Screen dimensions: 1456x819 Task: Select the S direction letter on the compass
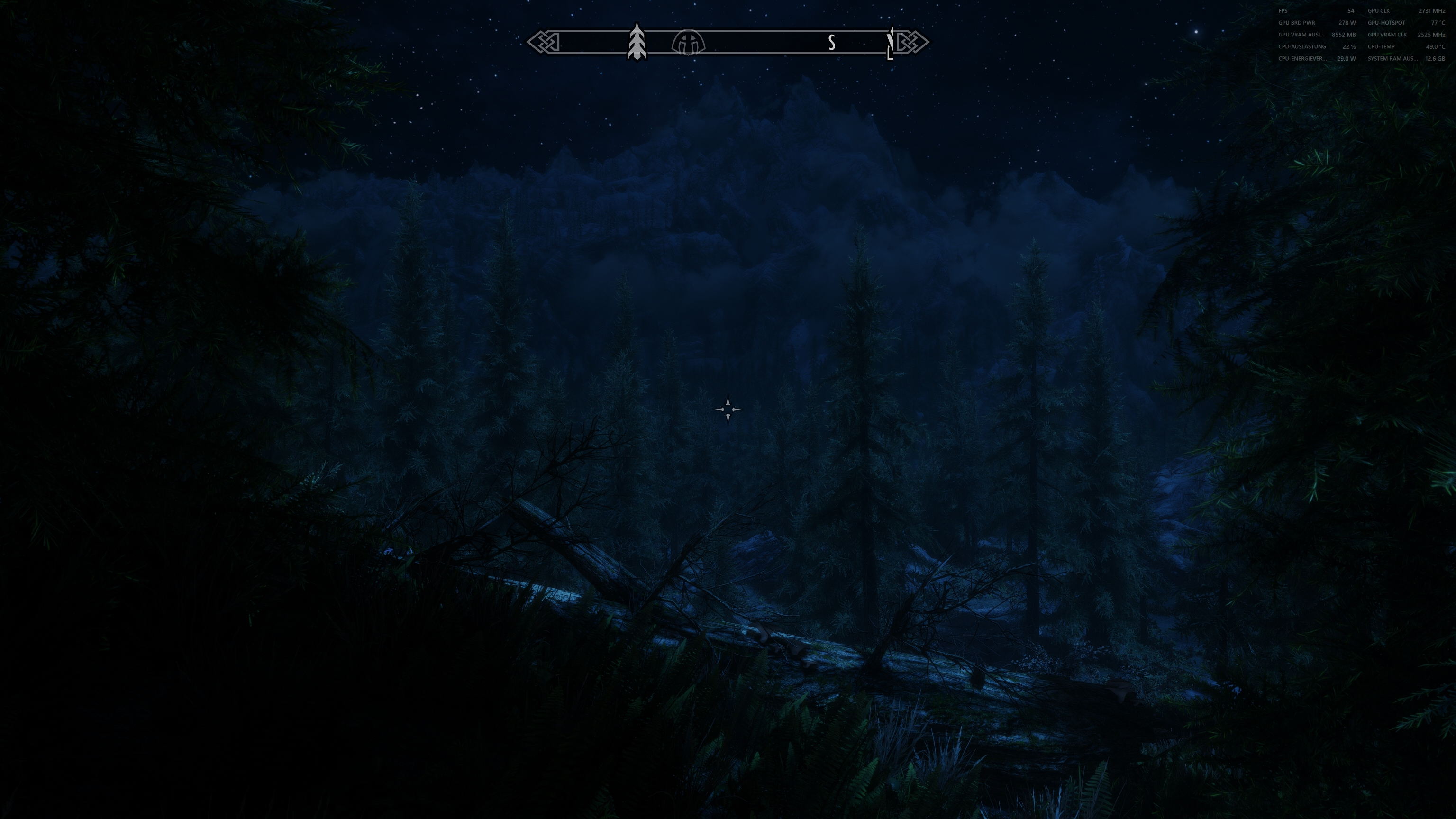click(x=831, y=42)
